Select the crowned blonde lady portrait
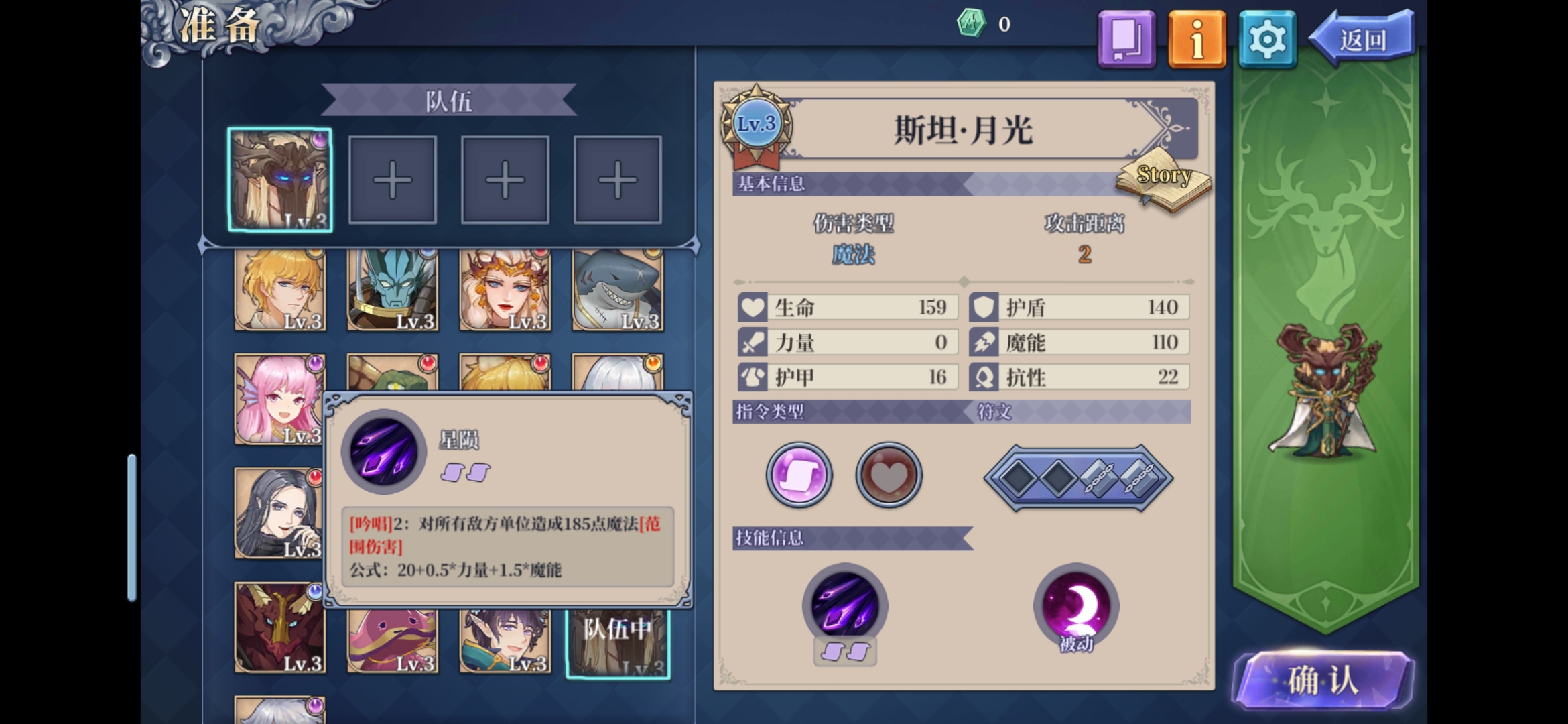The height and width of the screenshot is (724, 1568). (505, 290)
